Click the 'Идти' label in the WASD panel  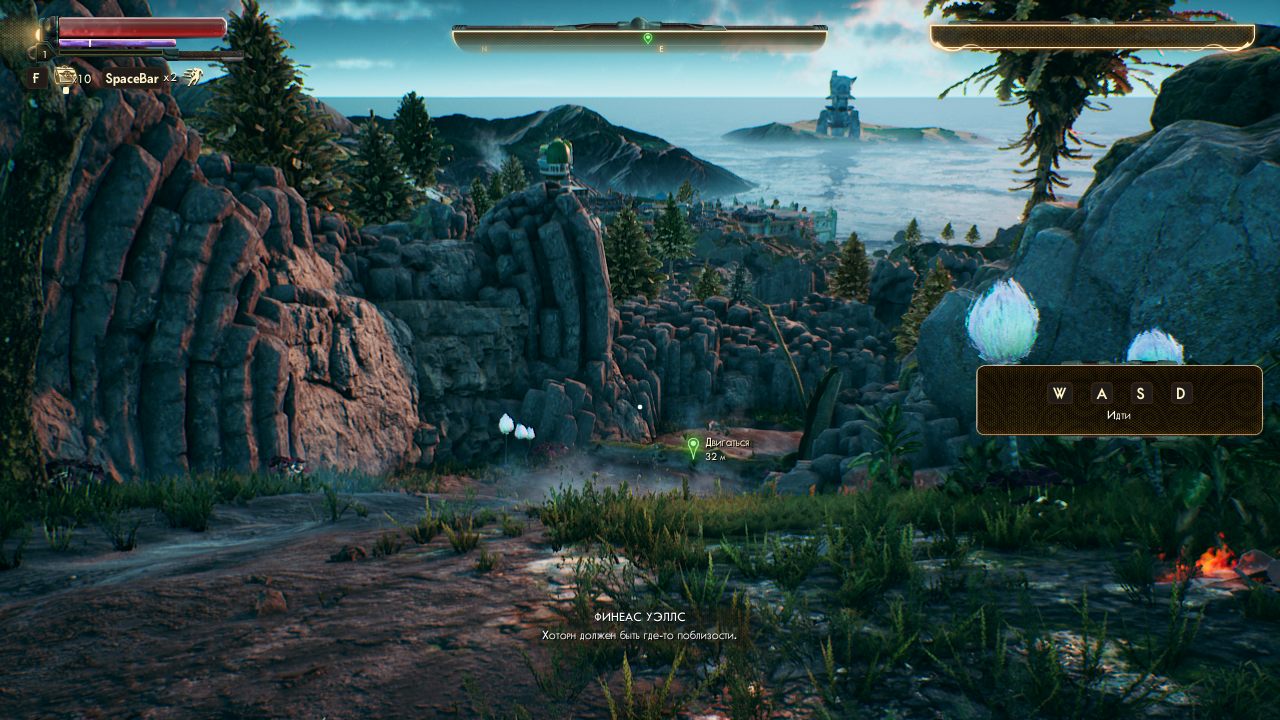point(1118,413)
